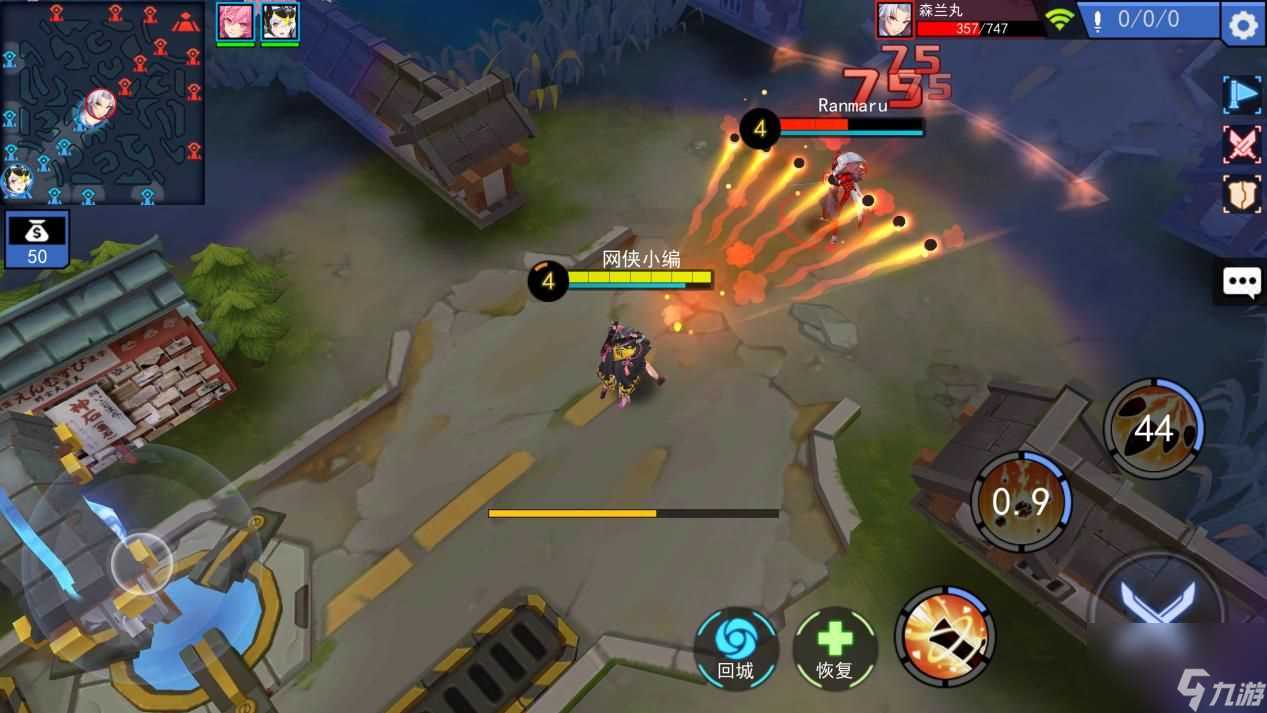This screenshot has width=1267, height=713.
Task: Select the black-haired teammate portrait
Action: [280, 21]
